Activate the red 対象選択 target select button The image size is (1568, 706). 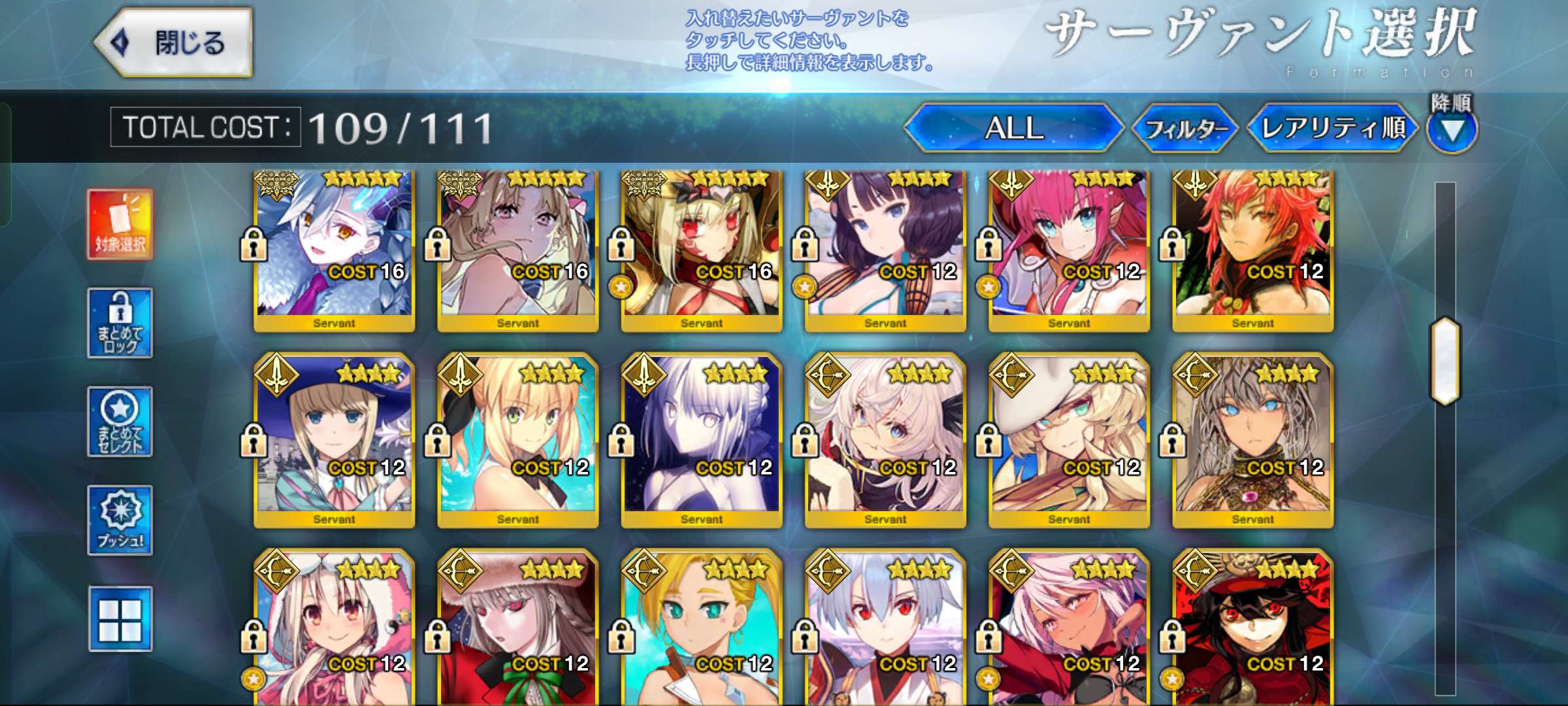[x=120, y=224]
